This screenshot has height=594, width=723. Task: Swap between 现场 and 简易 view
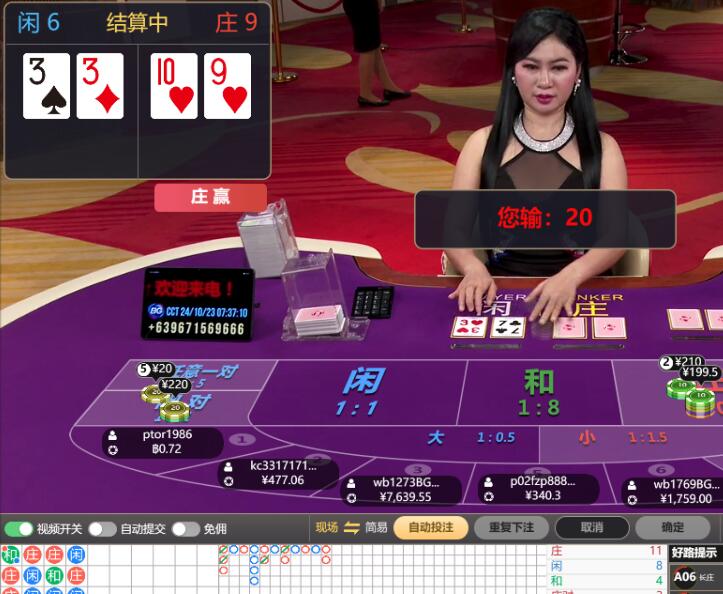coord(351,528)
